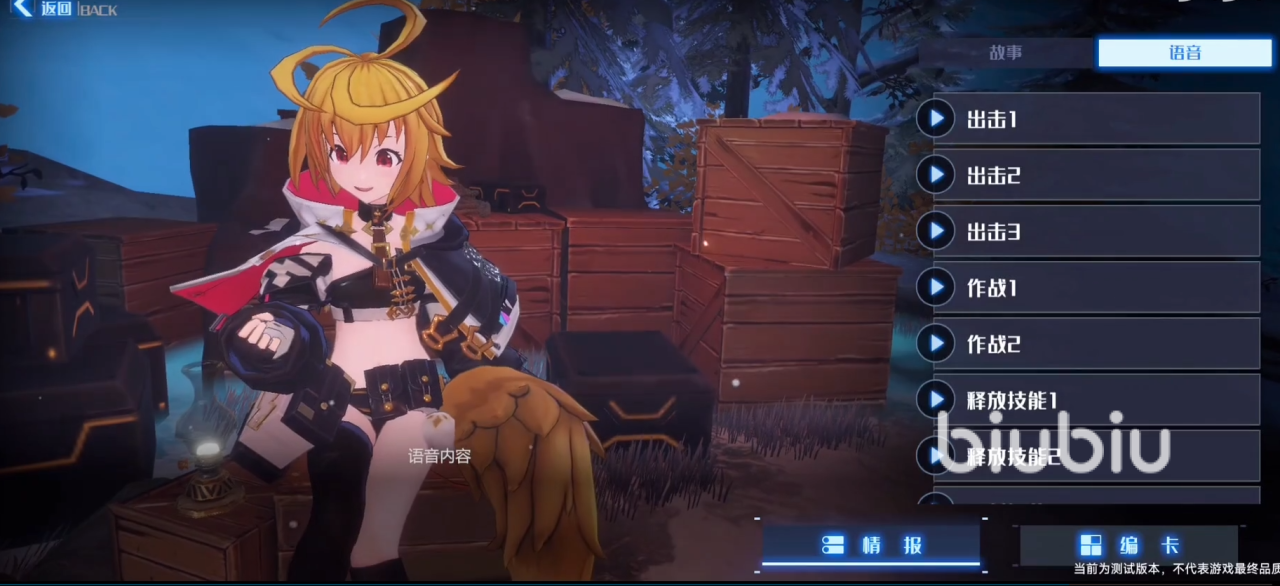The image size is (1280, 586).
Task: Select the 语音 tab
Action: coord(1185,53)
